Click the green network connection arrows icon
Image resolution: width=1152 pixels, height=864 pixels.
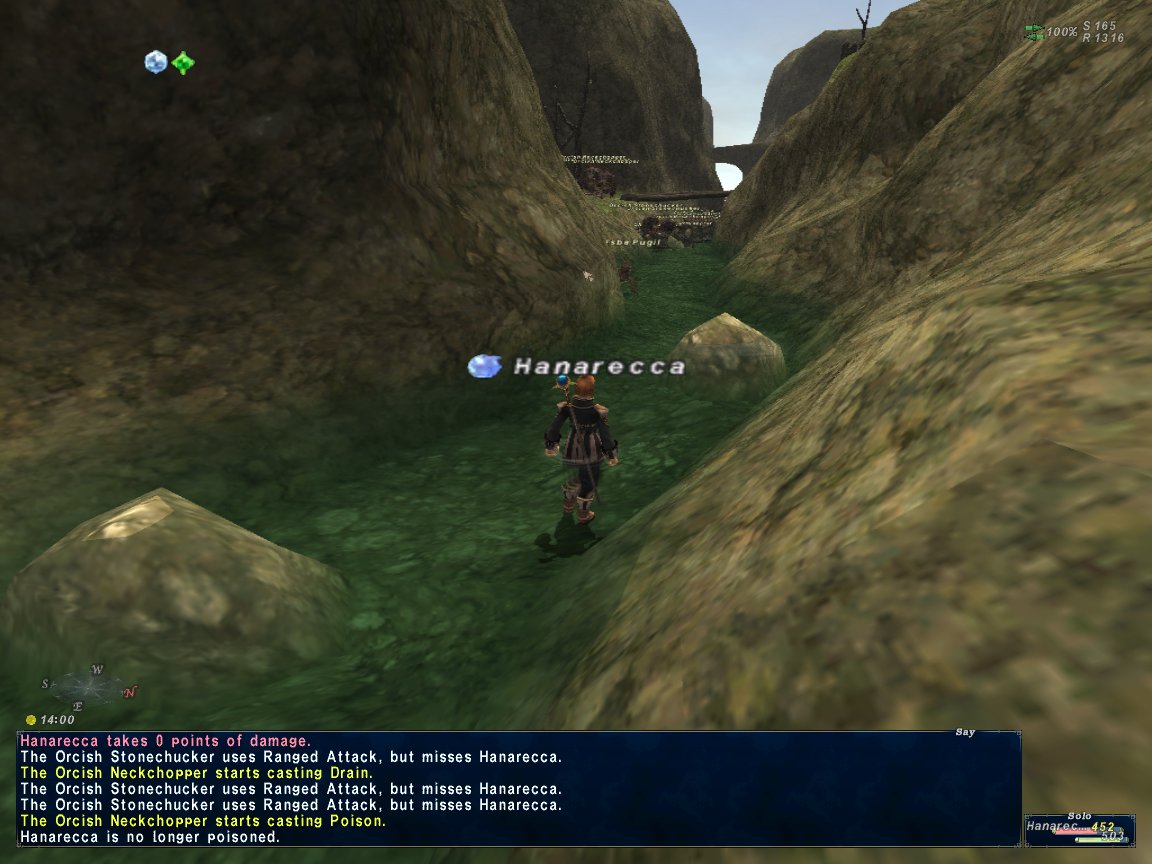(1034, 32)
